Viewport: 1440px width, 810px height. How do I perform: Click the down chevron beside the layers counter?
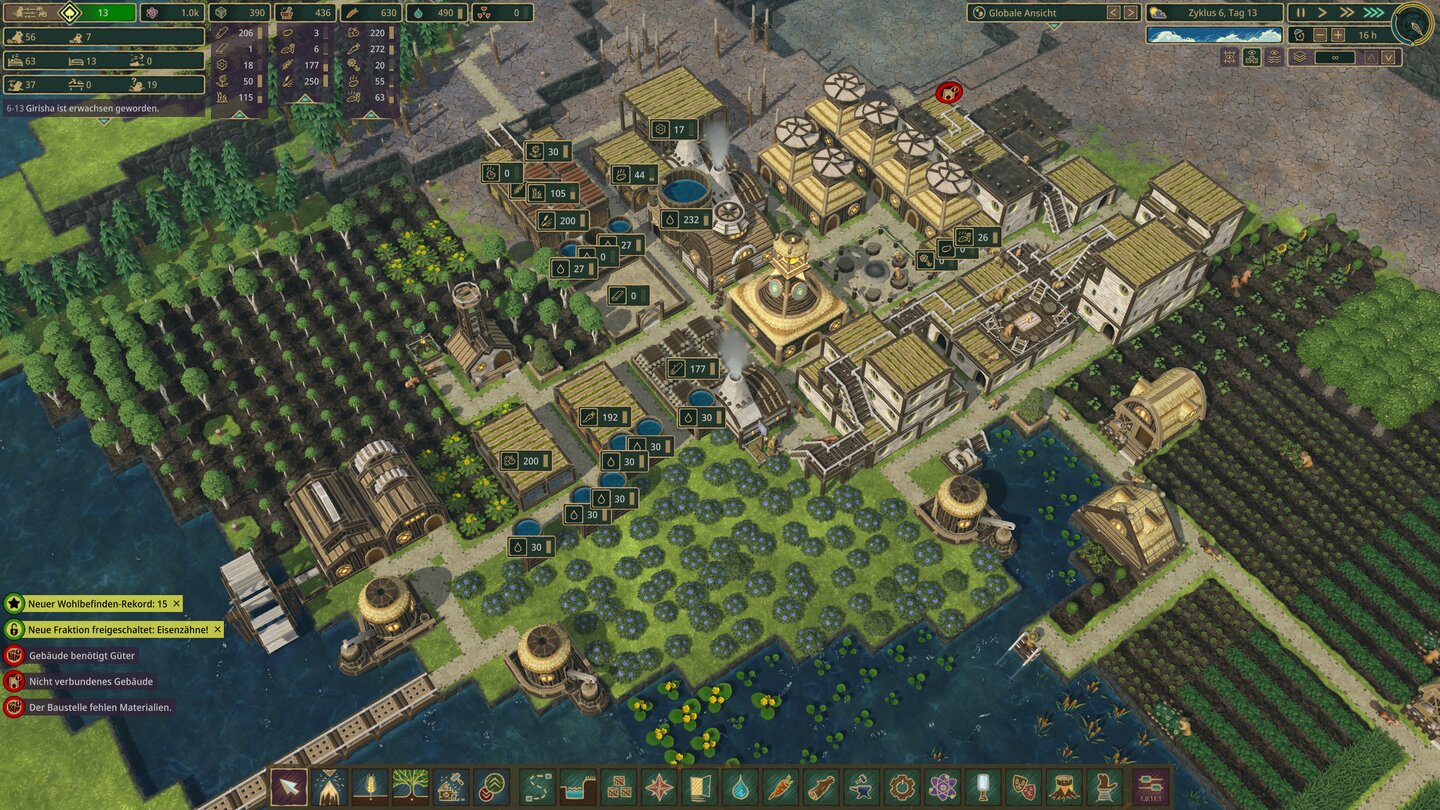[1388, 57]
